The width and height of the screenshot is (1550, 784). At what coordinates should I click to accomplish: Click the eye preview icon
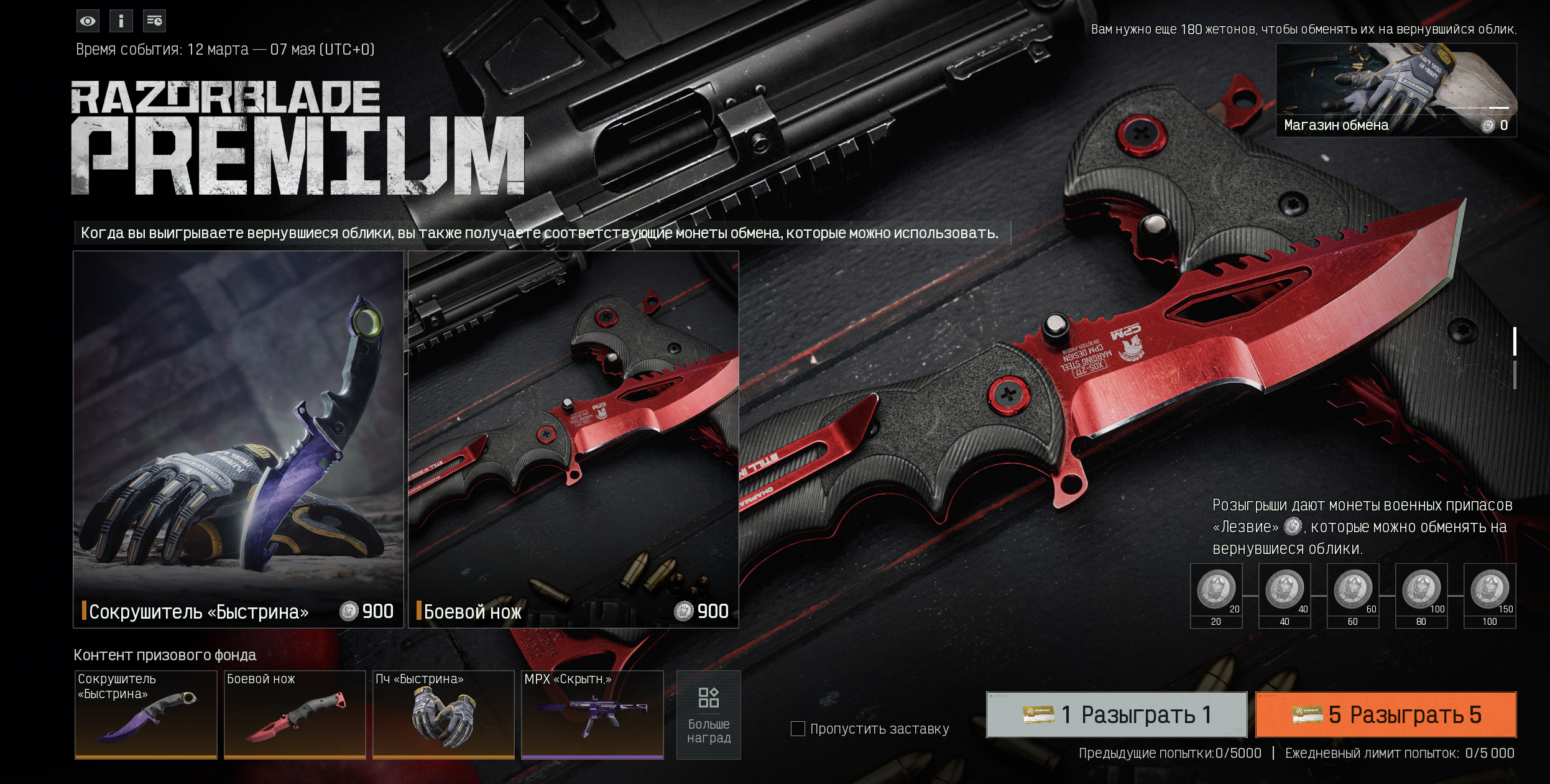pos(88,21)
